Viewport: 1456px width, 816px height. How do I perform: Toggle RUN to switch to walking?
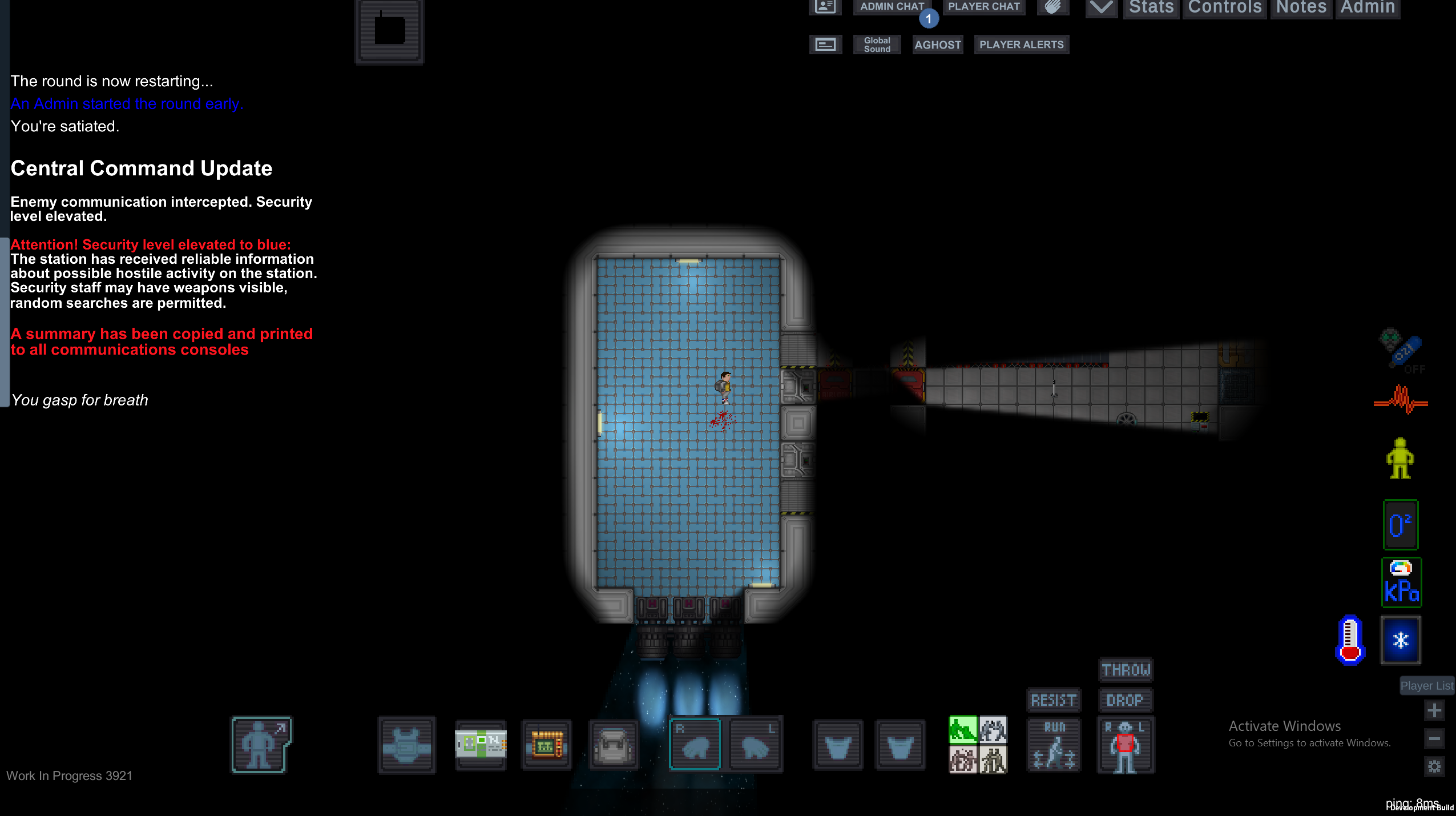click(x=1054, y=745)
